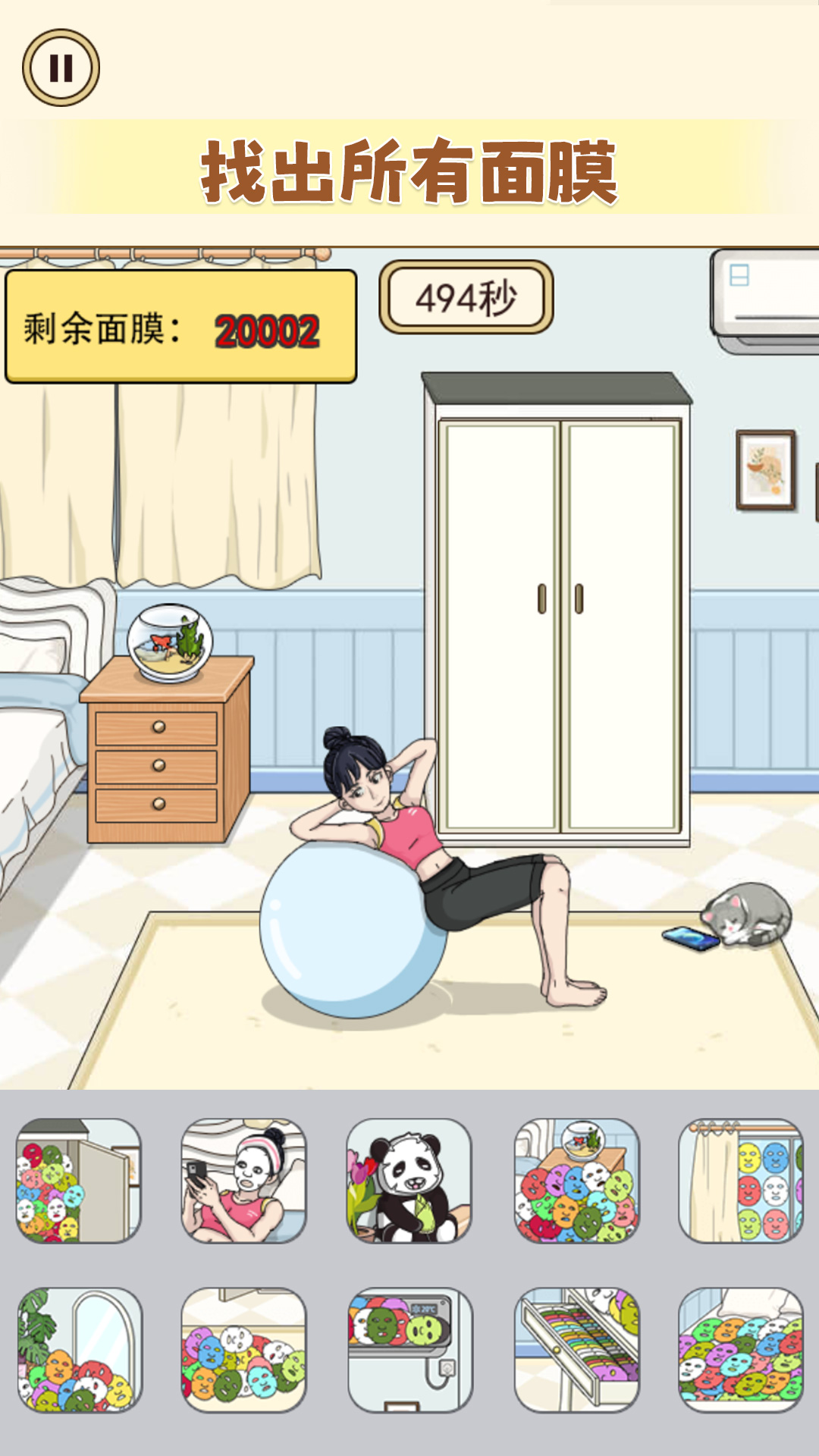This screenshot has height=1456, width=819.
Task: Select the wardrobe with masks spilling out thumbnail
Action: pos(79,1180)
